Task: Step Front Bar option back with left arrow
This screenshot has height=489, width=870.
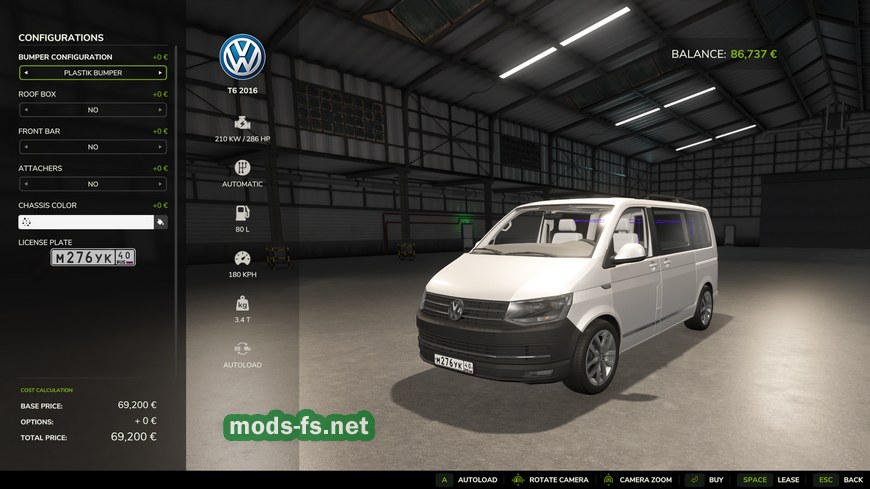Action: pos(25,147)
